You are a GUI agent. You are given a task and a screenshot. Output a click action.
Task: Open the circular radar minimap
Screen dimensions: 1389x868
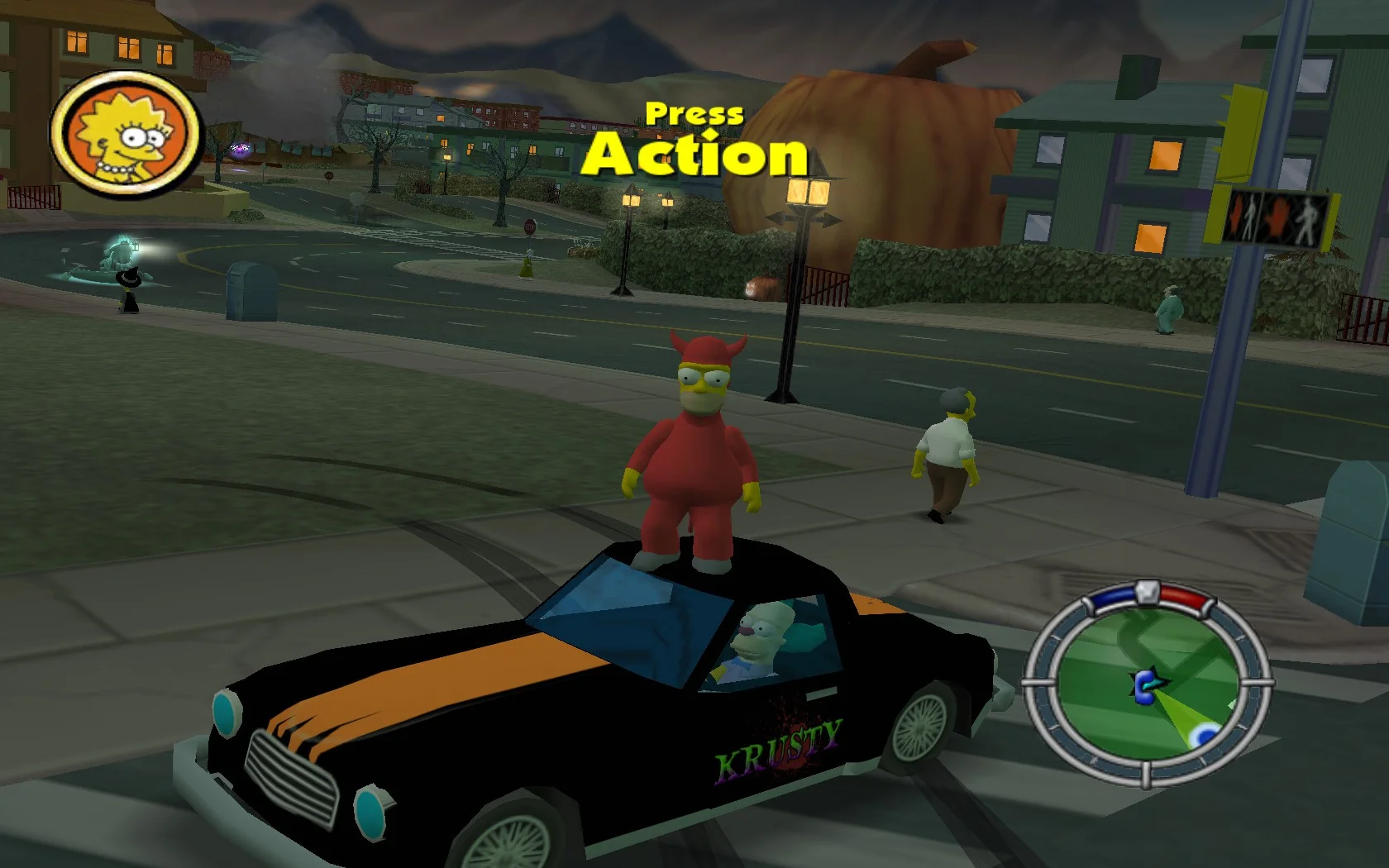coord(1148,684)
